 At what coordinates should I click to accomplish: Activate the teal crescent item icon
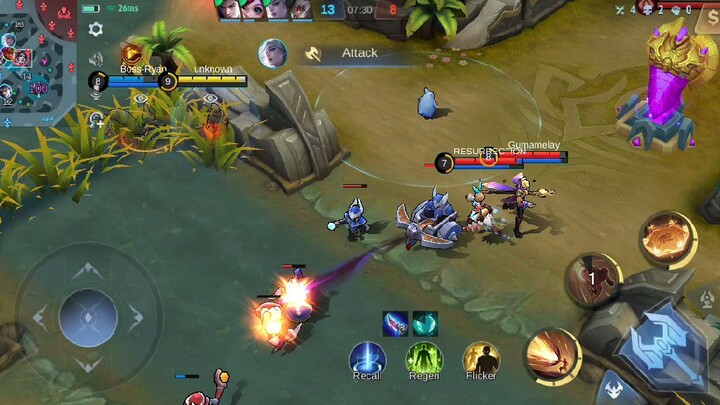pyautogui.click(x=425, y=323)
